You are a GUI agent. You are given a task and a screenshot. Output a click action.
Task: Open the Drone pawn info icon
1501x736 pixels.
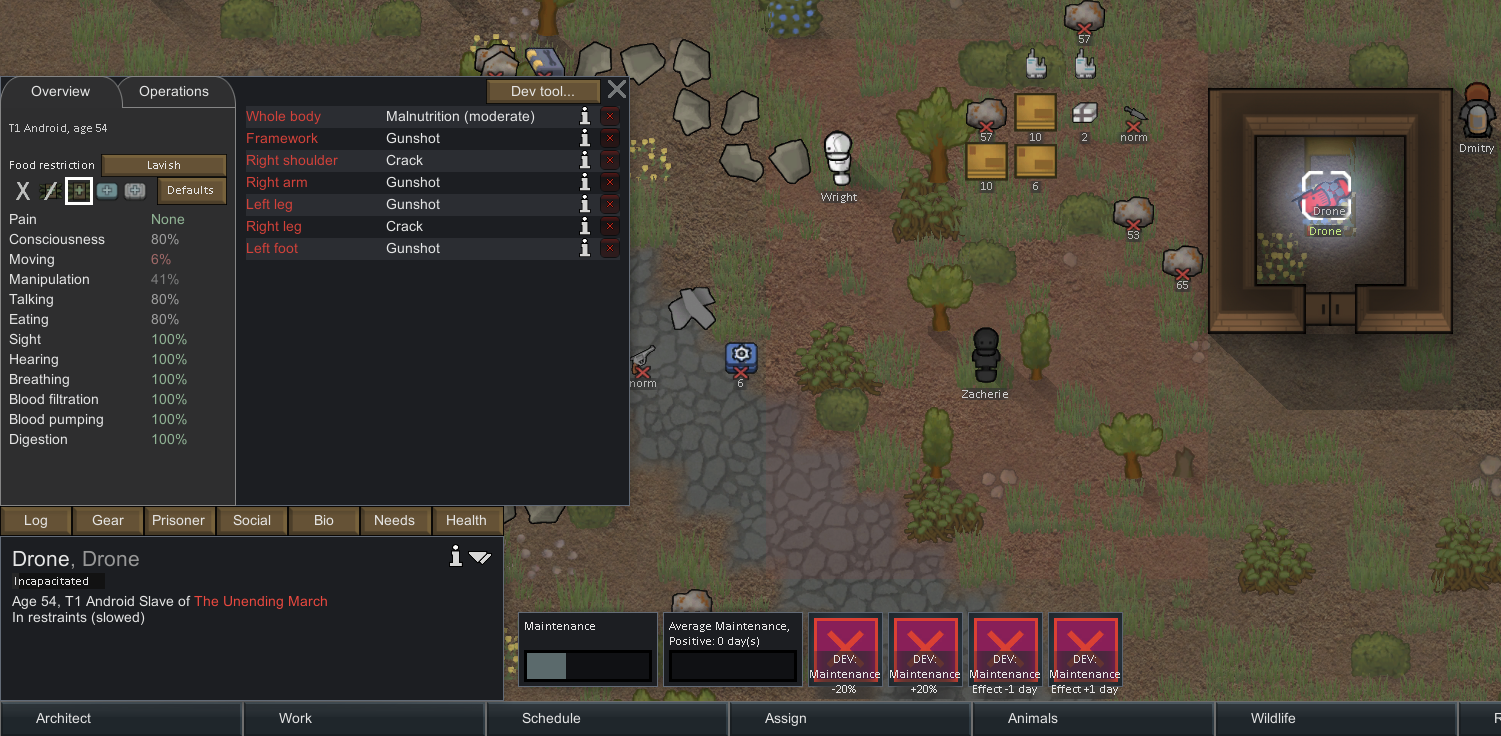[x=456, y=556]
